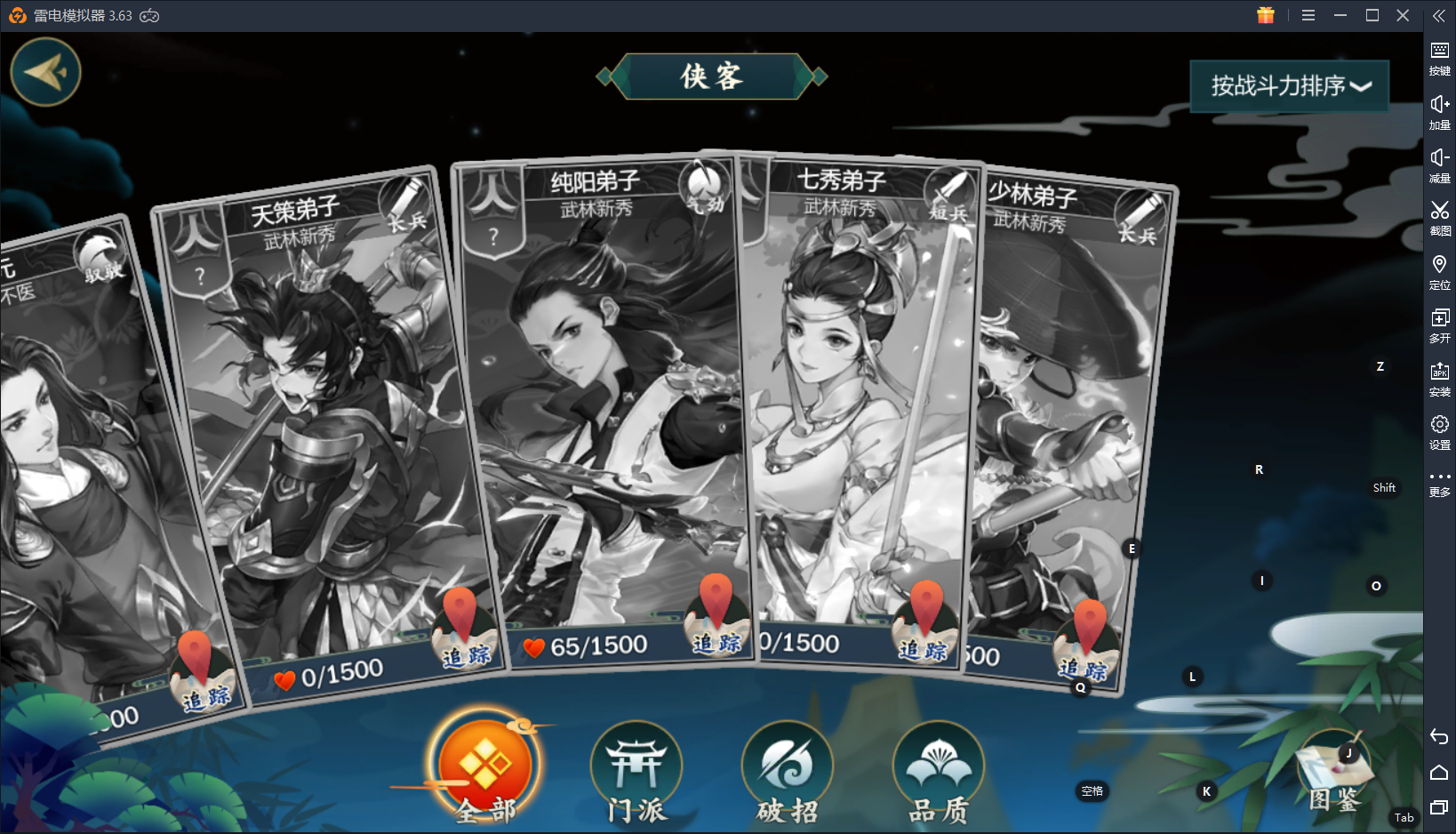Image resolution: width=1456 pixels, height=834 pixels.
Task: Show all heroes with 全部 filter
Action: point(485,768)
